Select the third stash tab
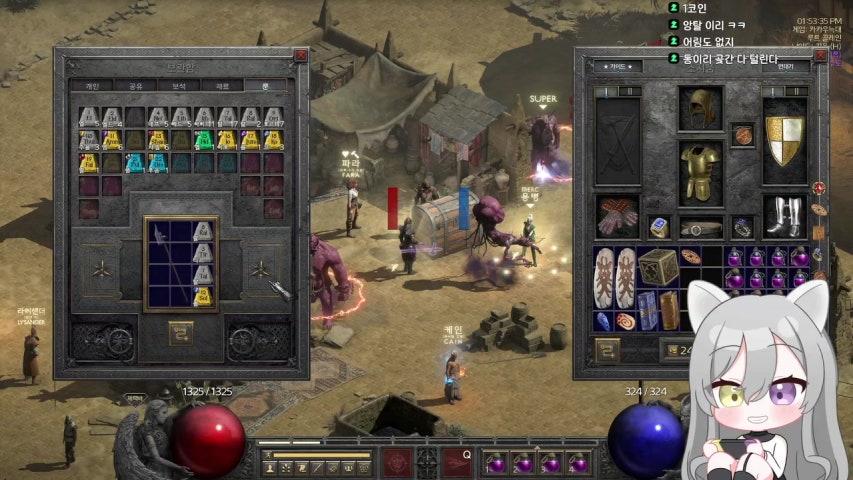Viewport: 853px width, 480px height. click(181, 86)
